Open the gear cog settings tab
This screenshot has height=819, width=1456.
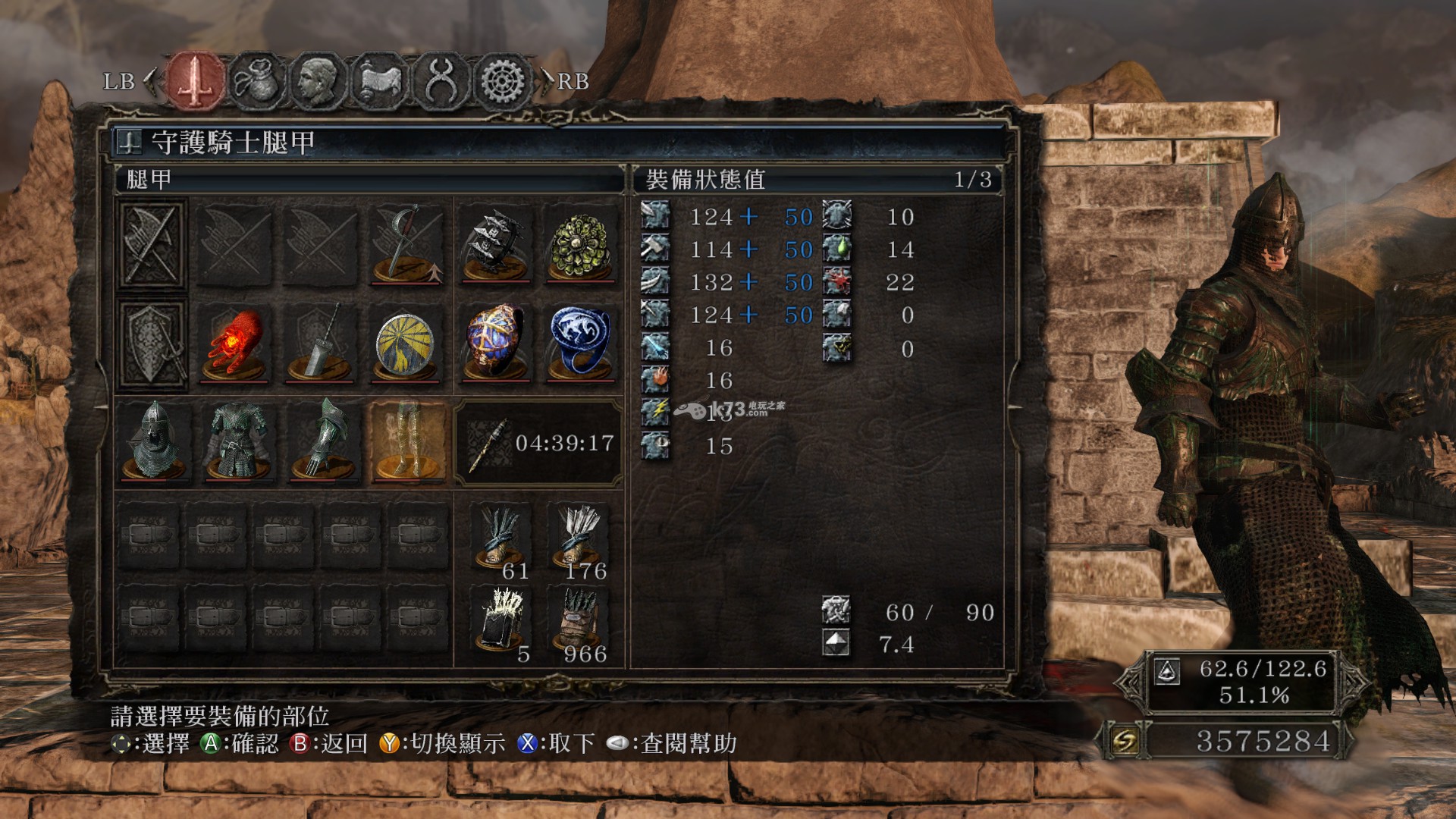pos(501,80)
